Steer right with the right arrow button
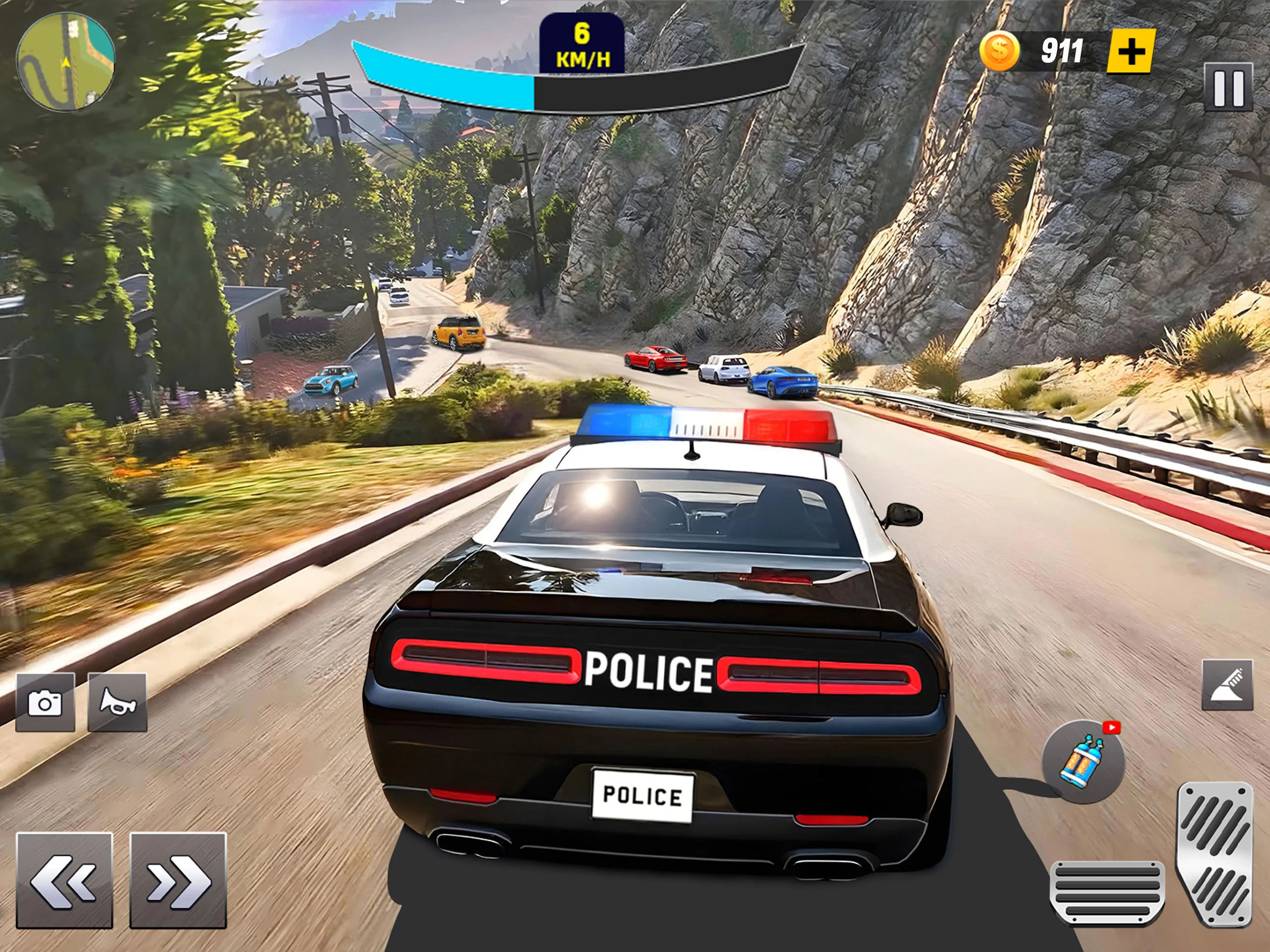Image resolution: width=1270 pixels, height=952 pixels. coord(178,880)
